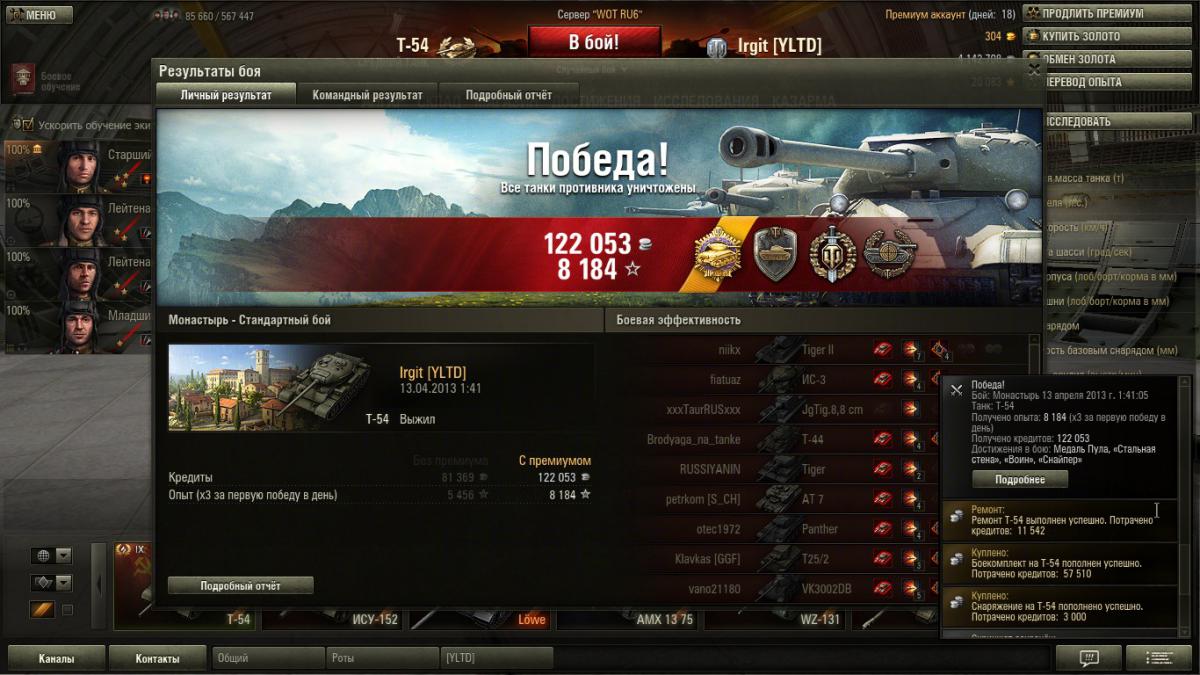Select the Личный результат tab
Viewport: 1200px width, 675px height.
[x=226, y=95]
